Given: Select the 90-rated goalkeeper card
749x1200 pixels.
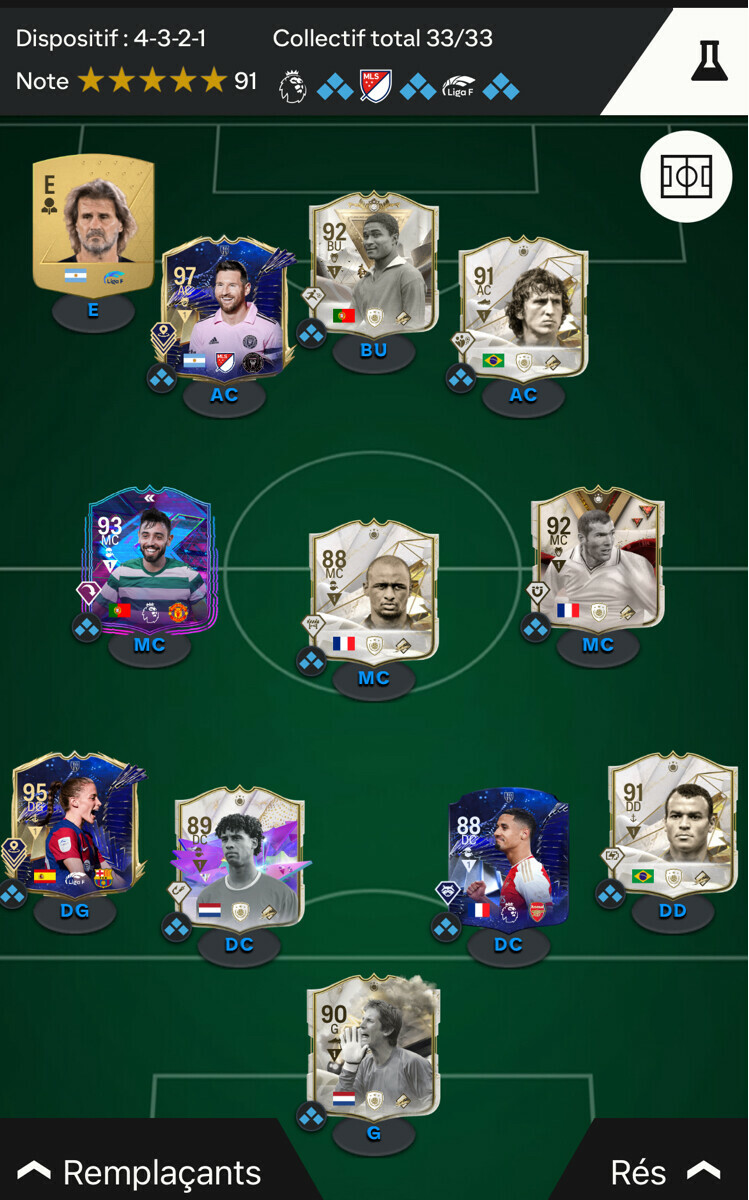Looking at the screenshot, I should [x=373, y=1047].
